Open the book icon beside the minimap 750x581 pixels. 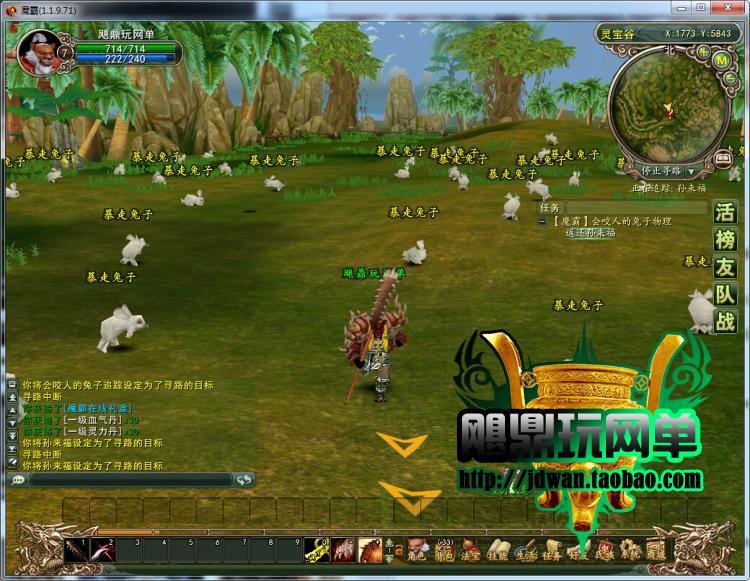723,159
